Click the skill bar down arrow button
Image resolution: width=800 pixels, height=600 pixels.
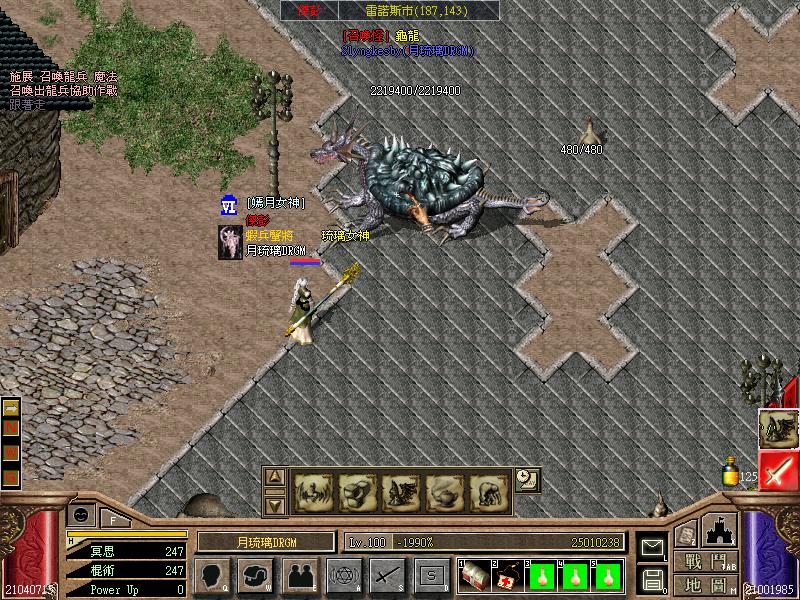click(275, 505)
